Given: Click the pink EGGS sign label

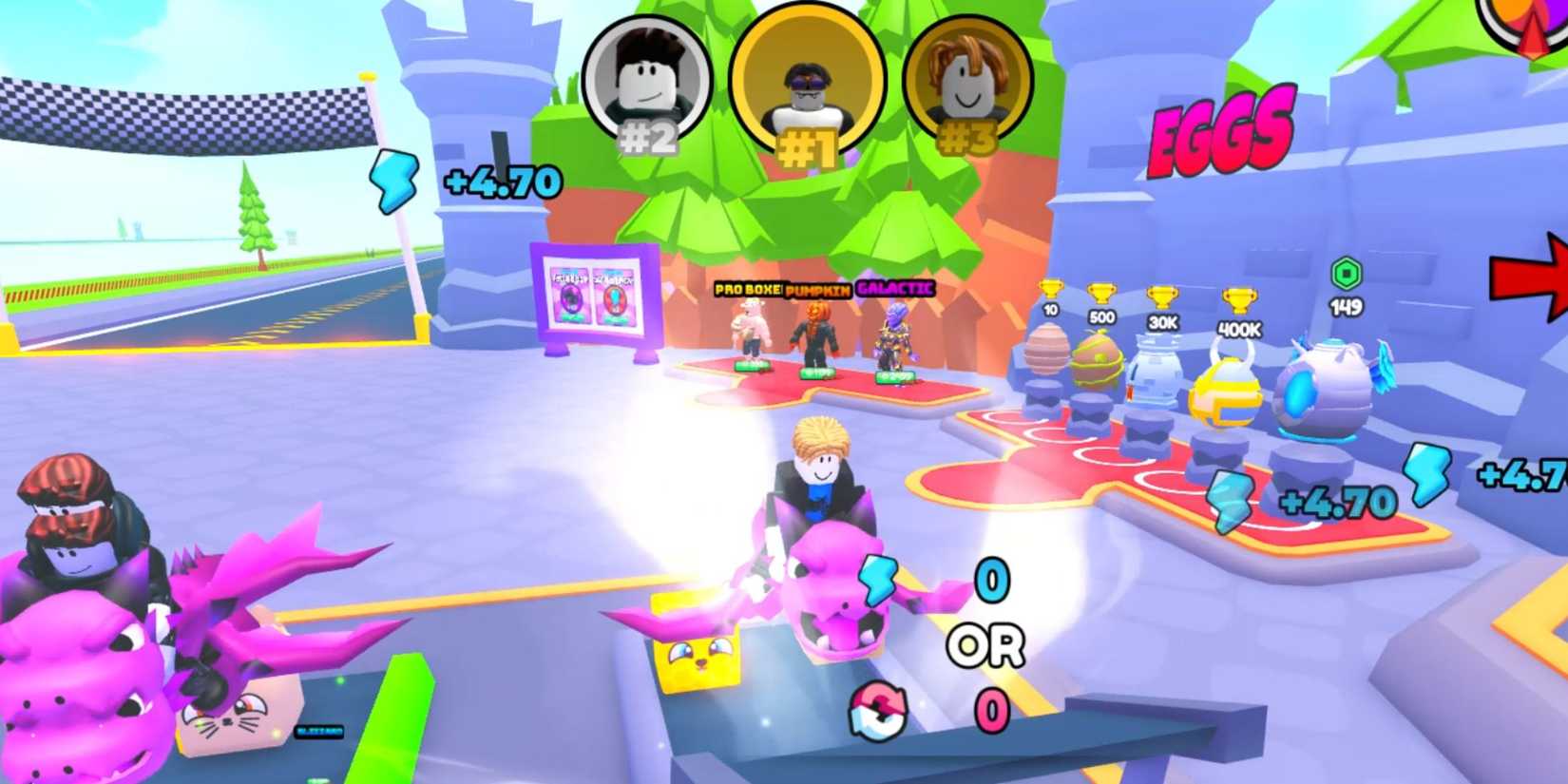Looking at the screenshot, I should pyautogui.click(x=1221, y=133).
